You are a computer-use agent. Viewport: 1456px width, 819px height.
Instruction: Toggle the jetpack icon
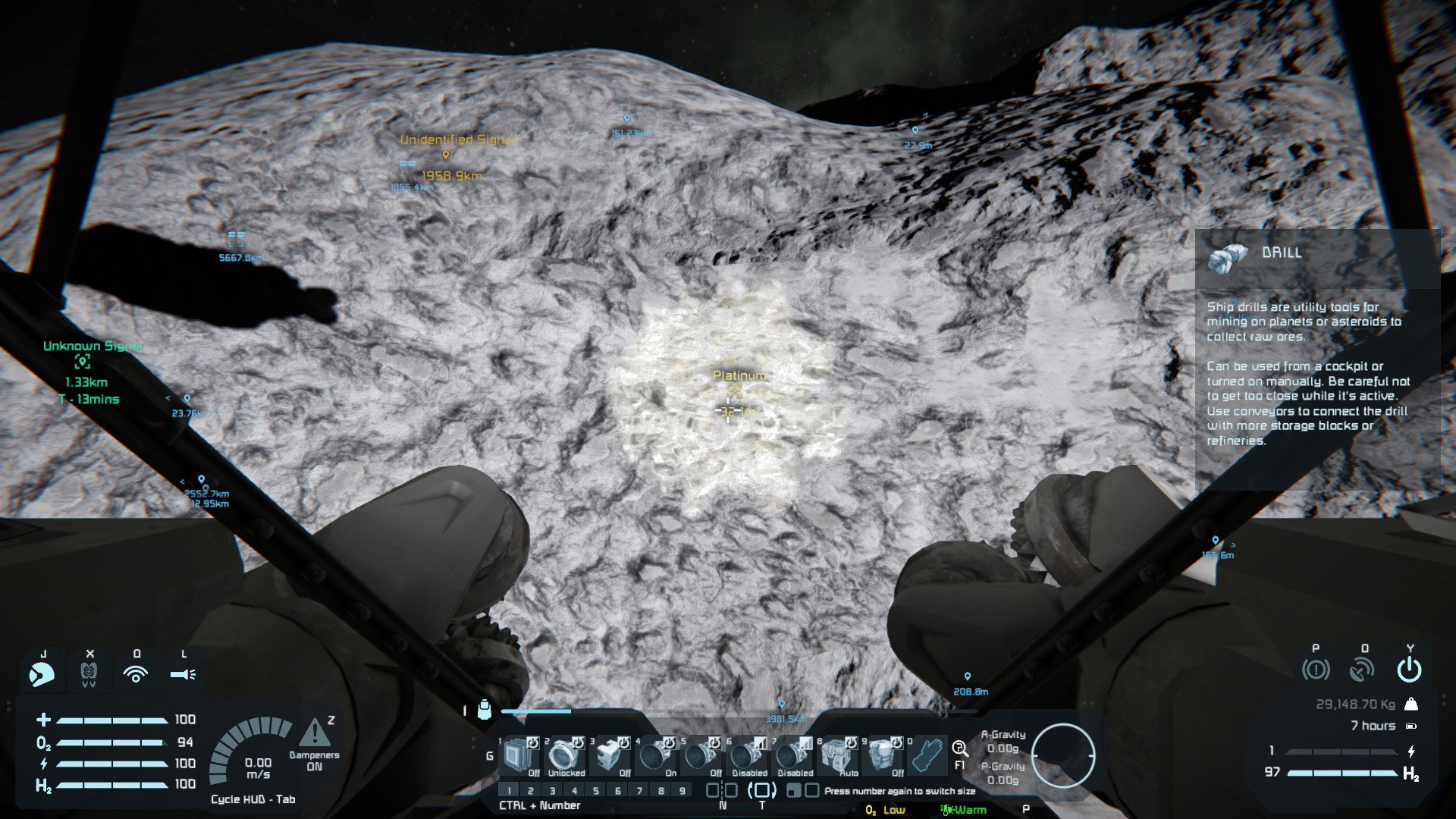(89, 673)
